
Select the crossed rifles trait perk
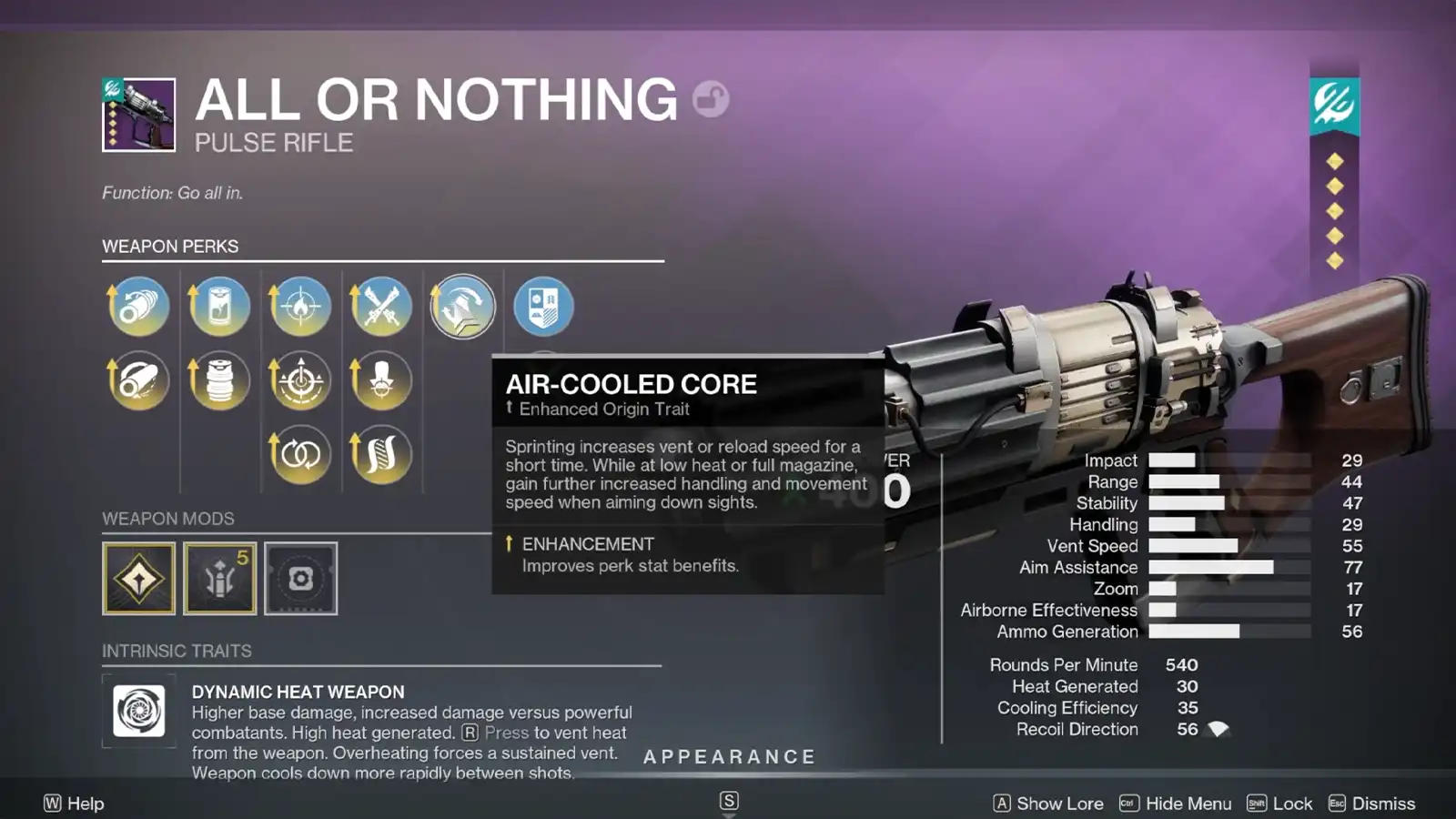(x=380, y=307)
